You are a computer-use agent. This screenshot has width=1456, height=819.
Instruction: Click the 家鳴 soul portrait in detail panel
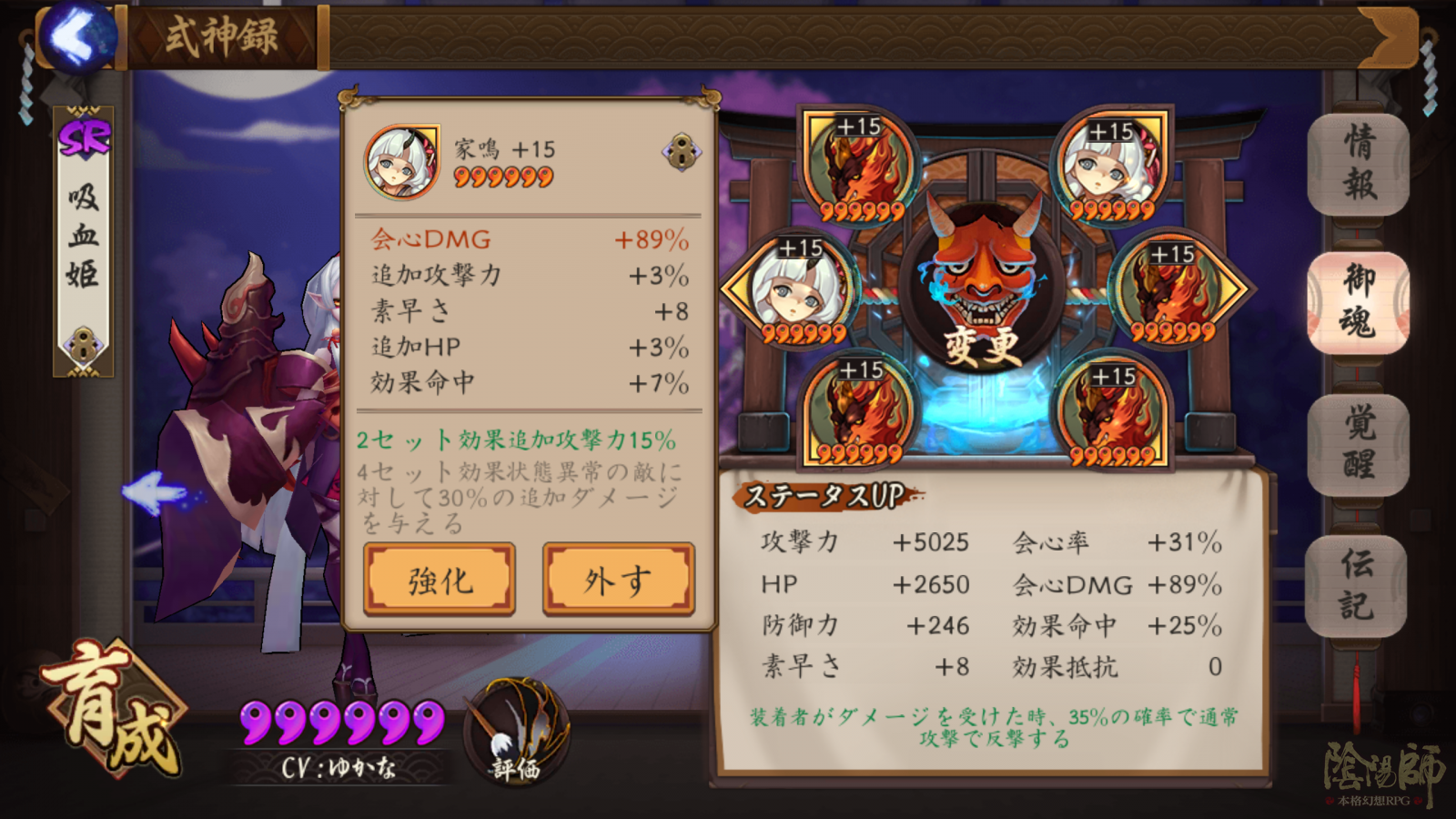point(403,161)
